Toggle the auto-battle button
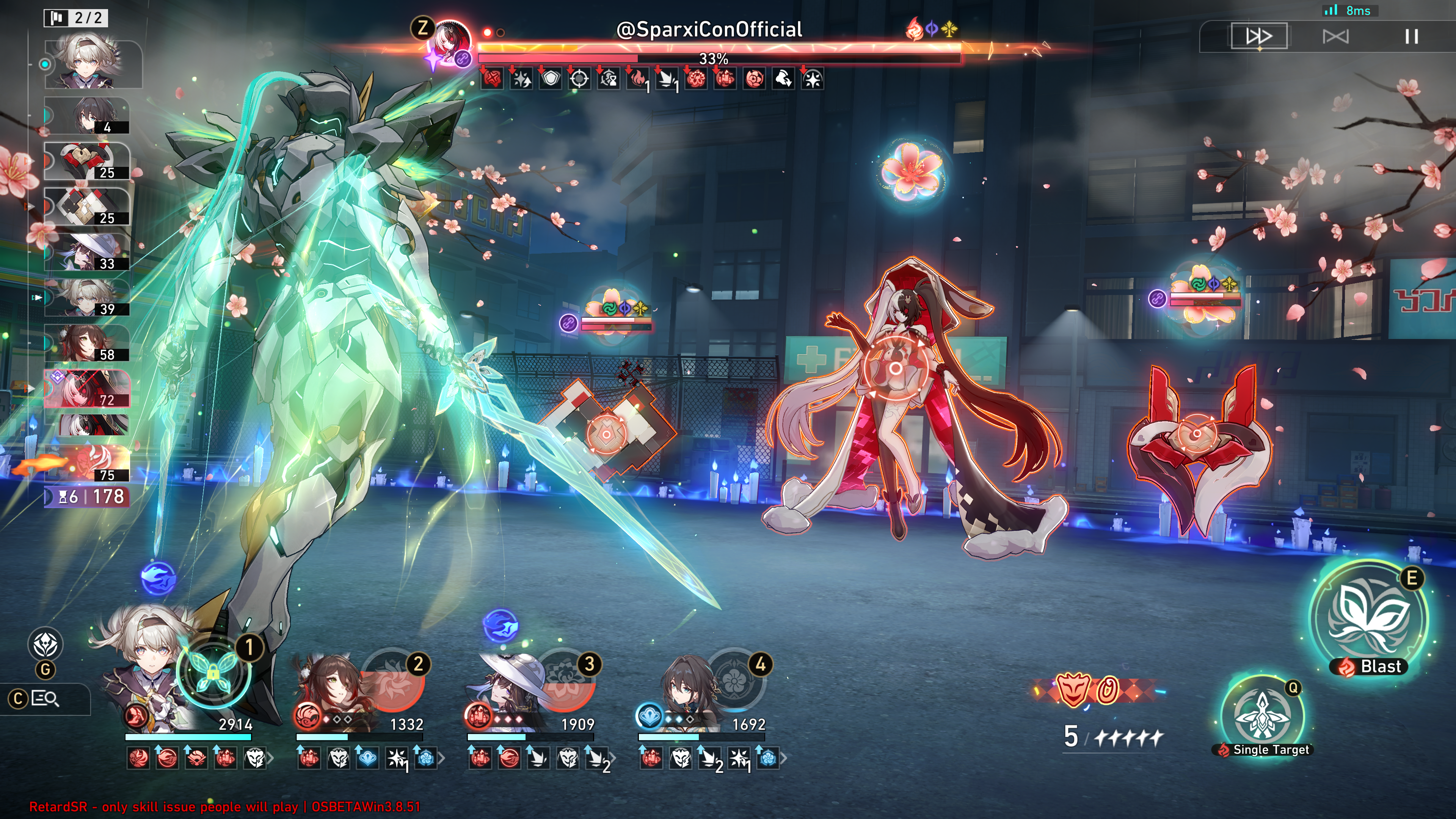 pyautogui.click(x=1335, y=37)
